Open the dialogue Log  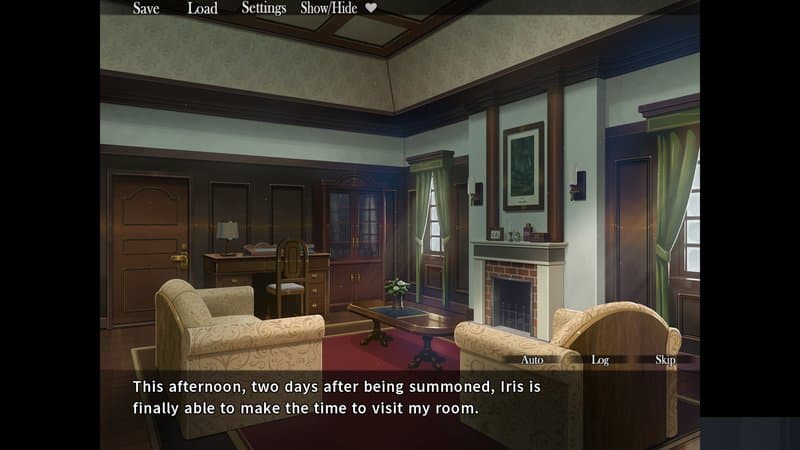click(x=600, y=359)
